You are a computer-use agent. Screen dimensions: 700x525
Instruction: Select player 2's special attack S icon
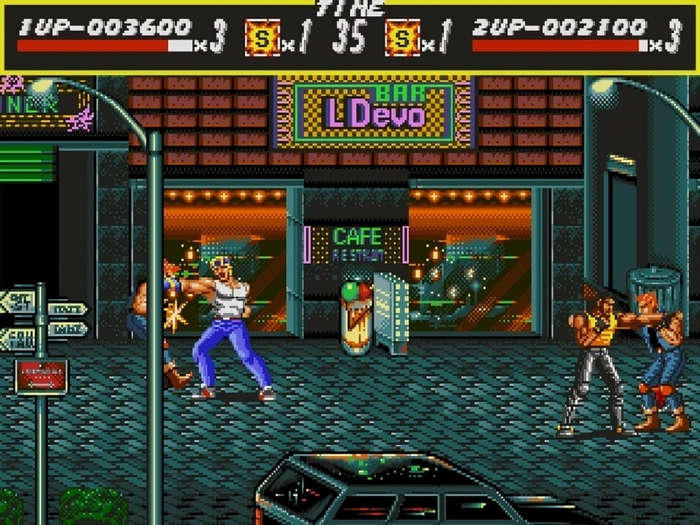[402, 37]
